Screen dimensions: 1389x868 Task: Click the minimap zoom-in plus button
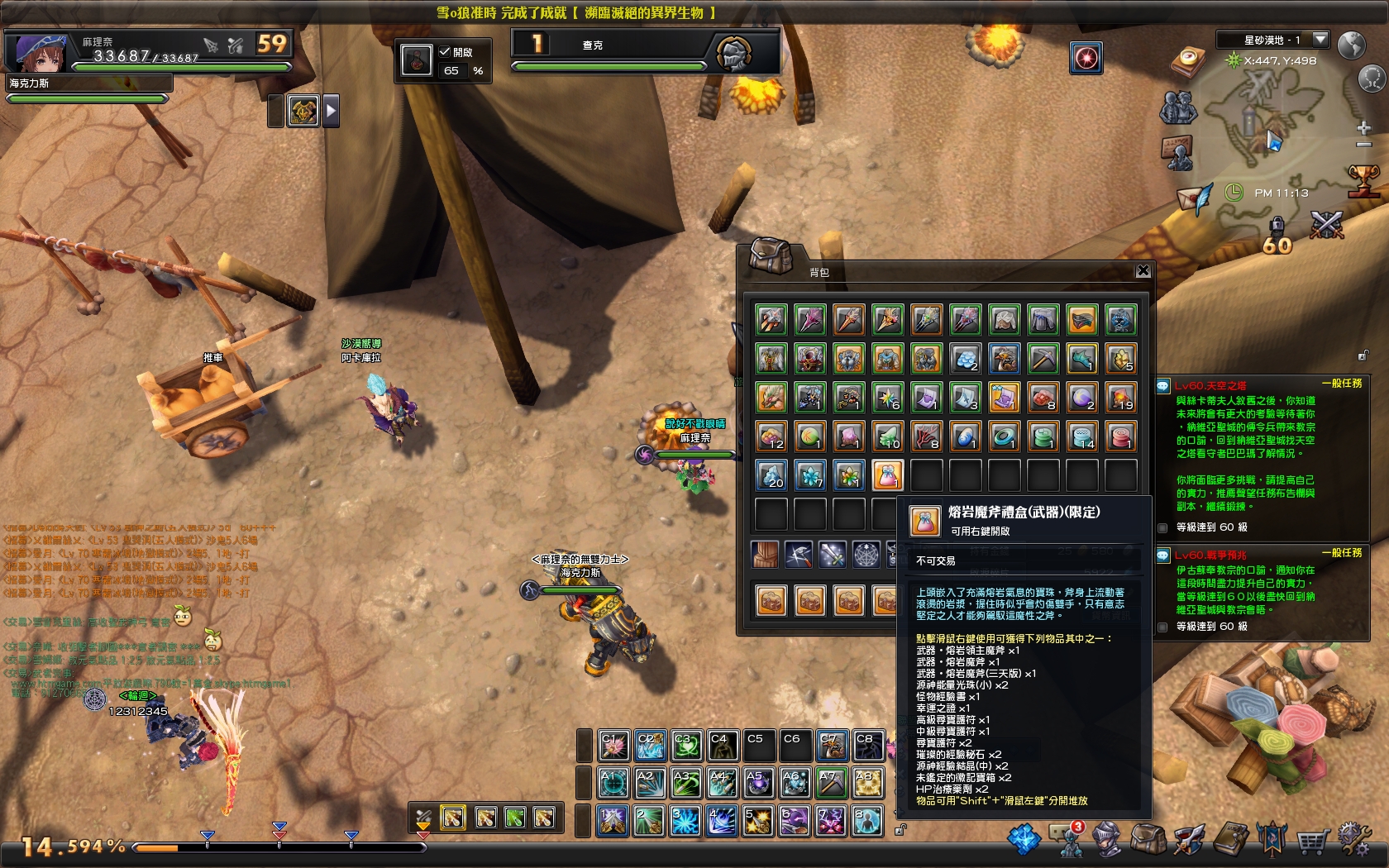1363,128
